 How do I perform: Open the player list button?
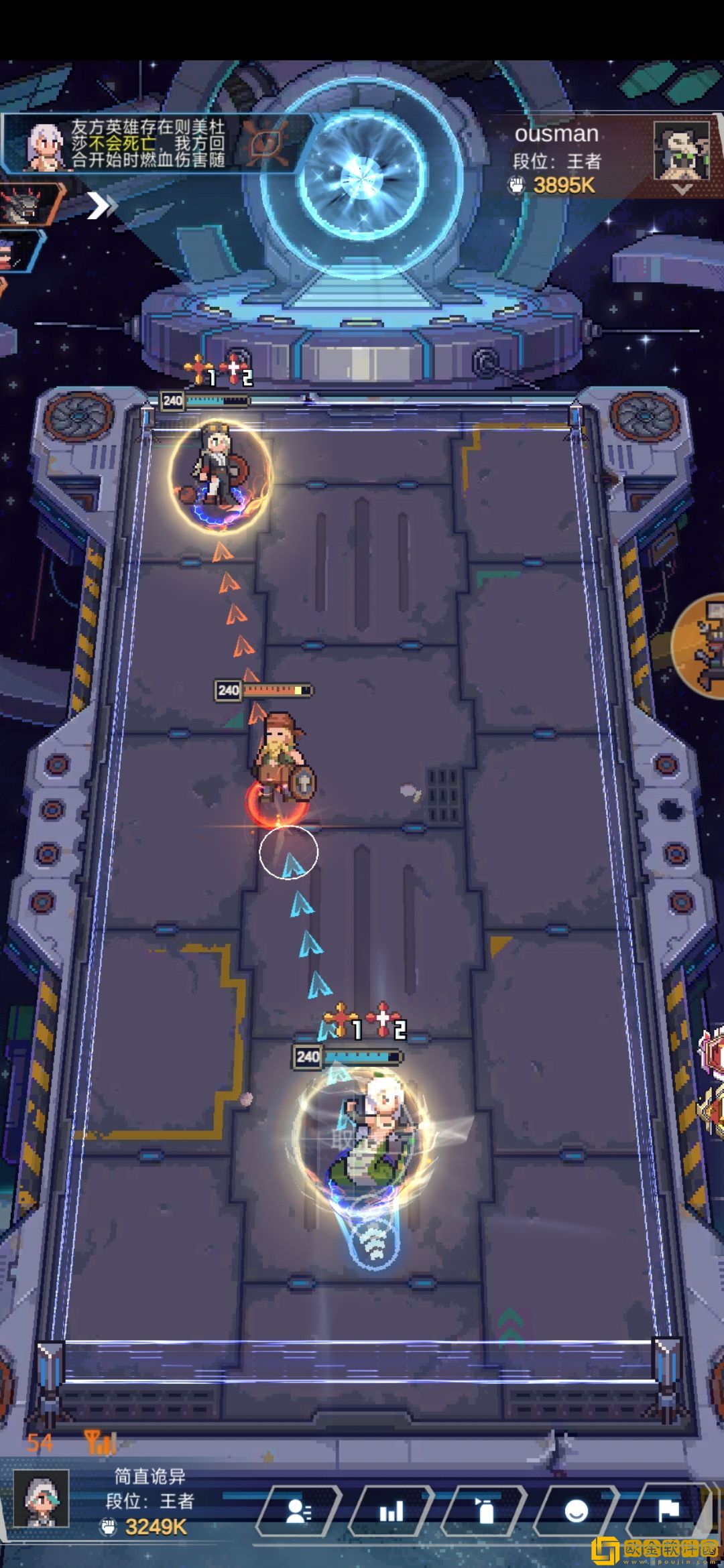[x=299, y=1511]
